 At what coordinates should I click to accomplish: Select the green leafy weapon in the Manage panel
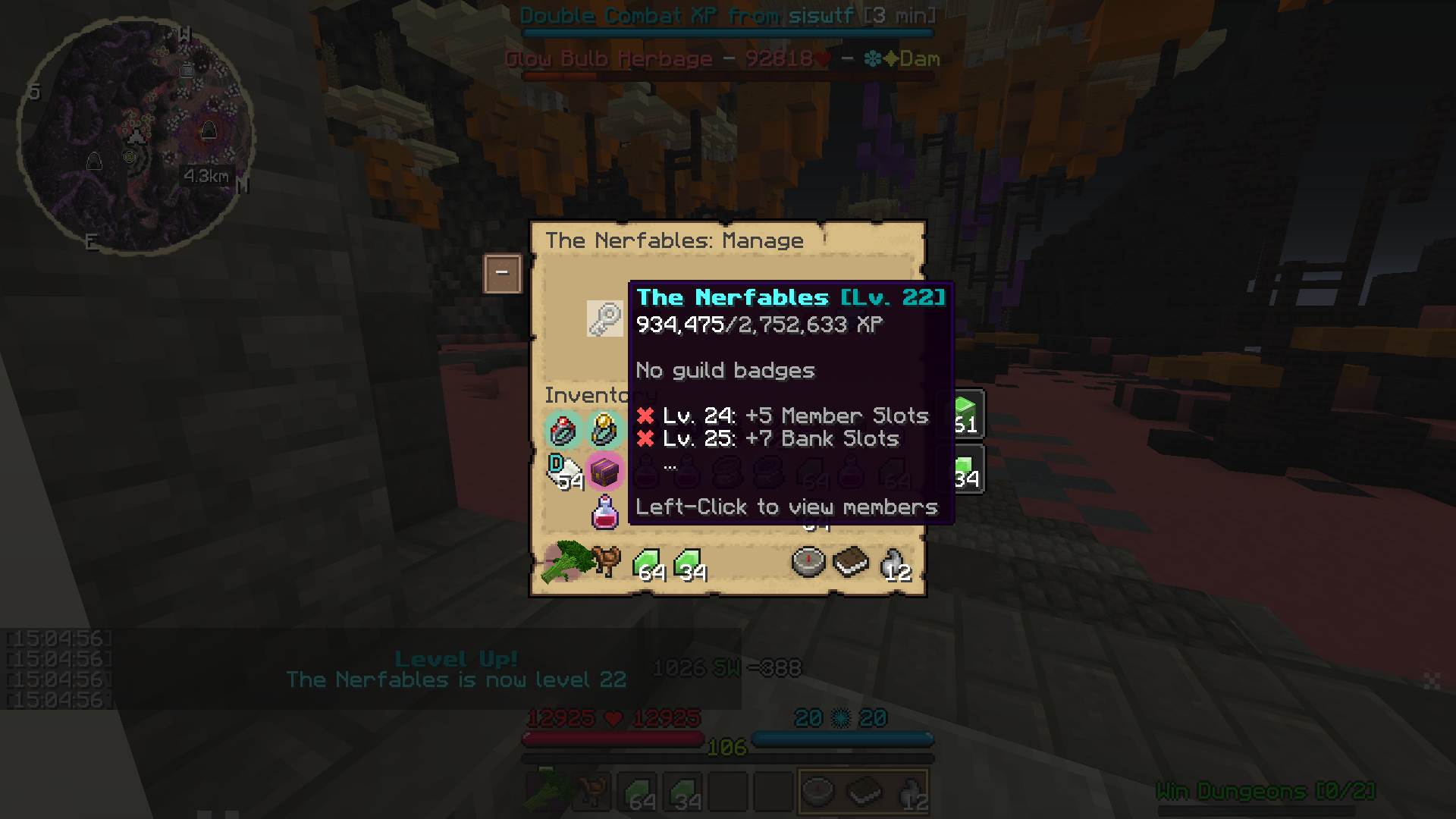pyautogui.click(x=564, y=562)
